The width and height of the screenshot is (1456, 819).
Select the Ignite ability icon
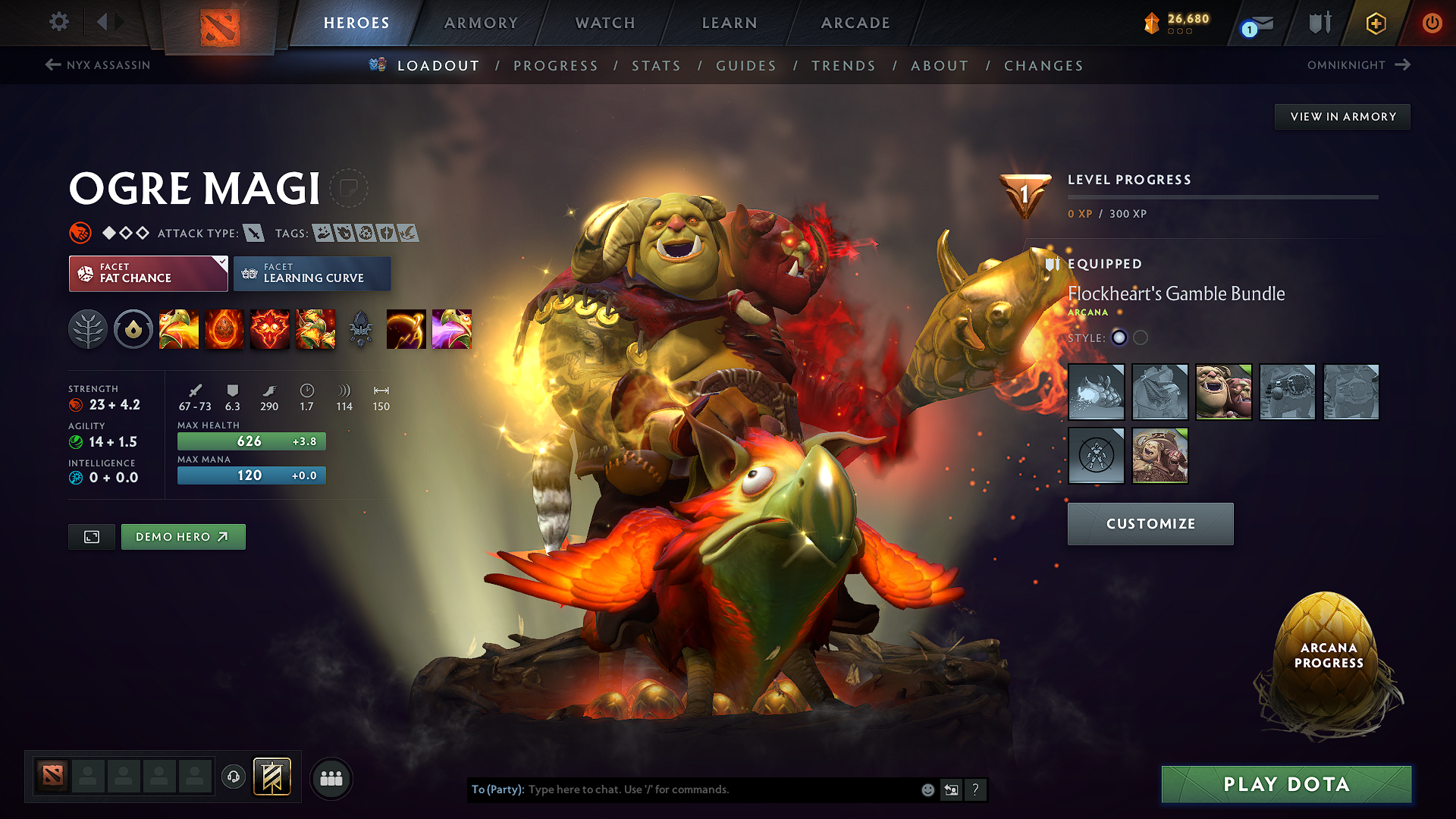tap(224, 329)
